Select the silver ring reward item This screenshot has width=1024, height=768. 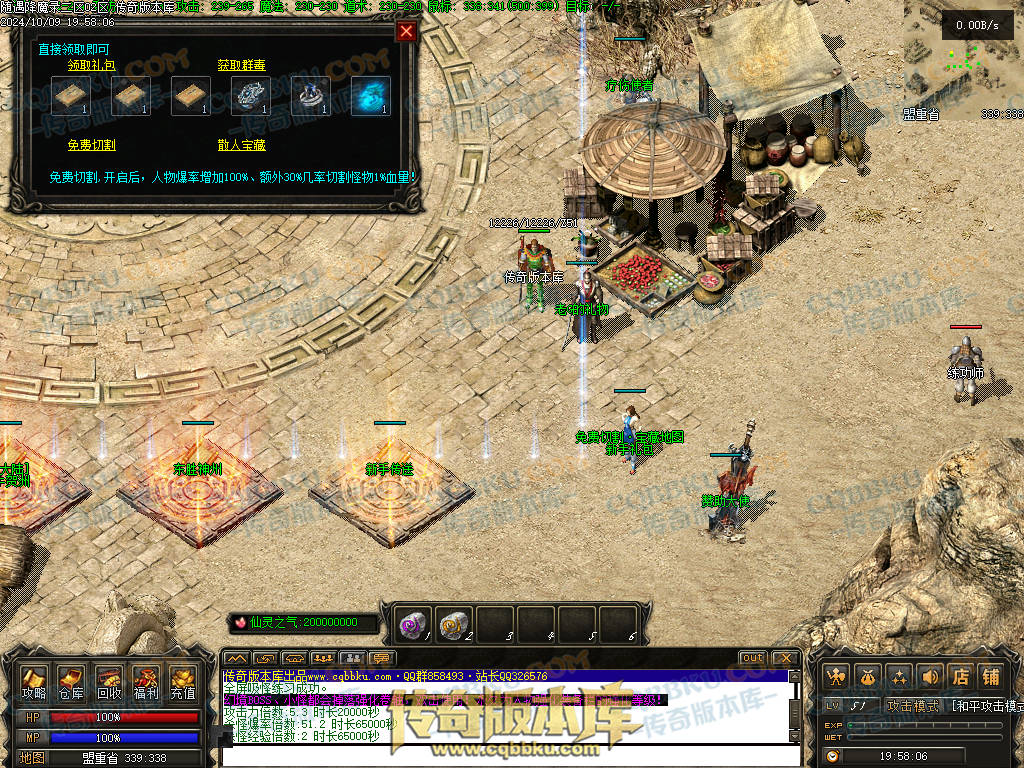(x=311, y=96)
